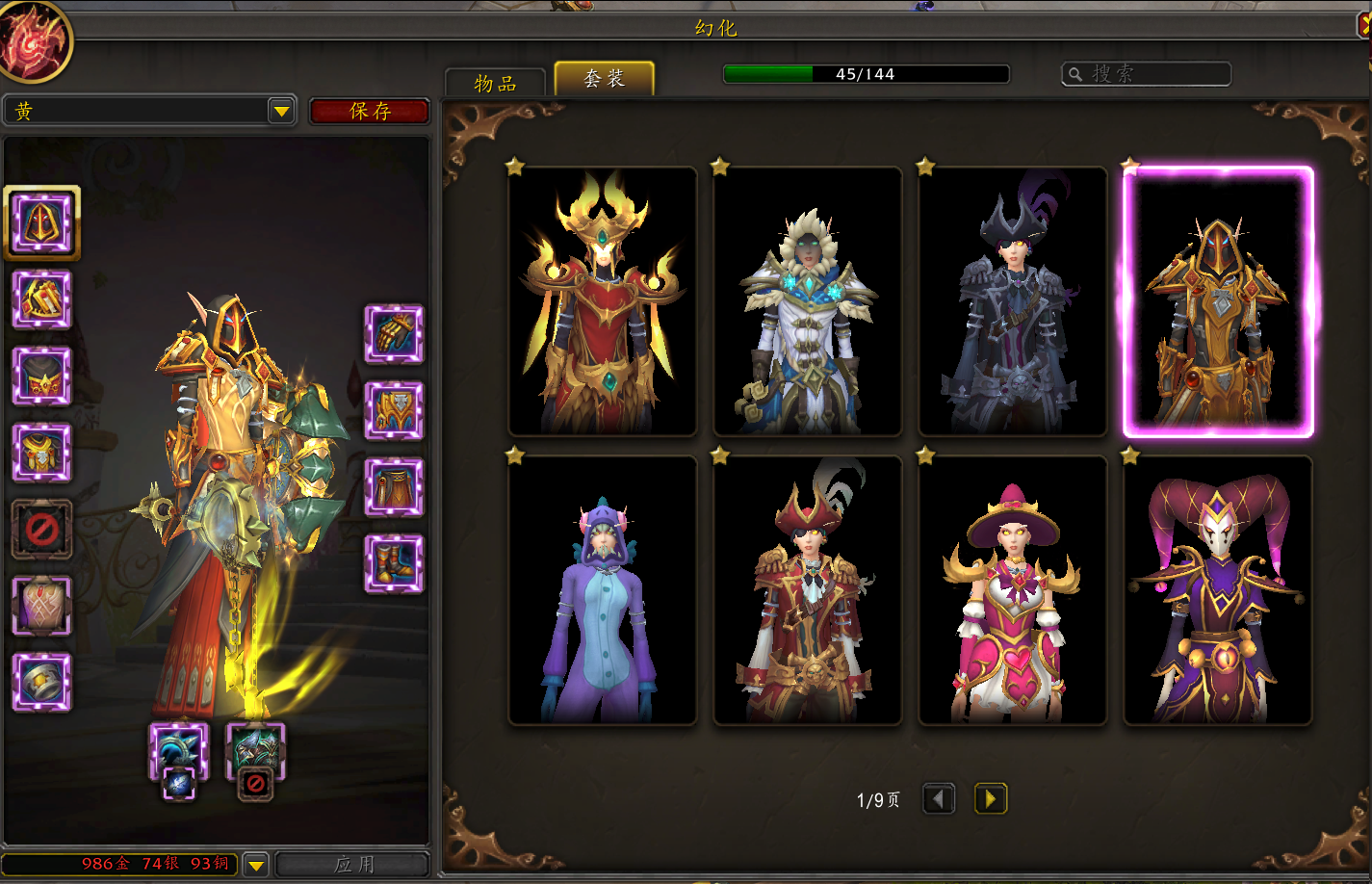Select the head slot helmet icon
The width and height of the screenshot is (1372, 884).
(41, 222)
